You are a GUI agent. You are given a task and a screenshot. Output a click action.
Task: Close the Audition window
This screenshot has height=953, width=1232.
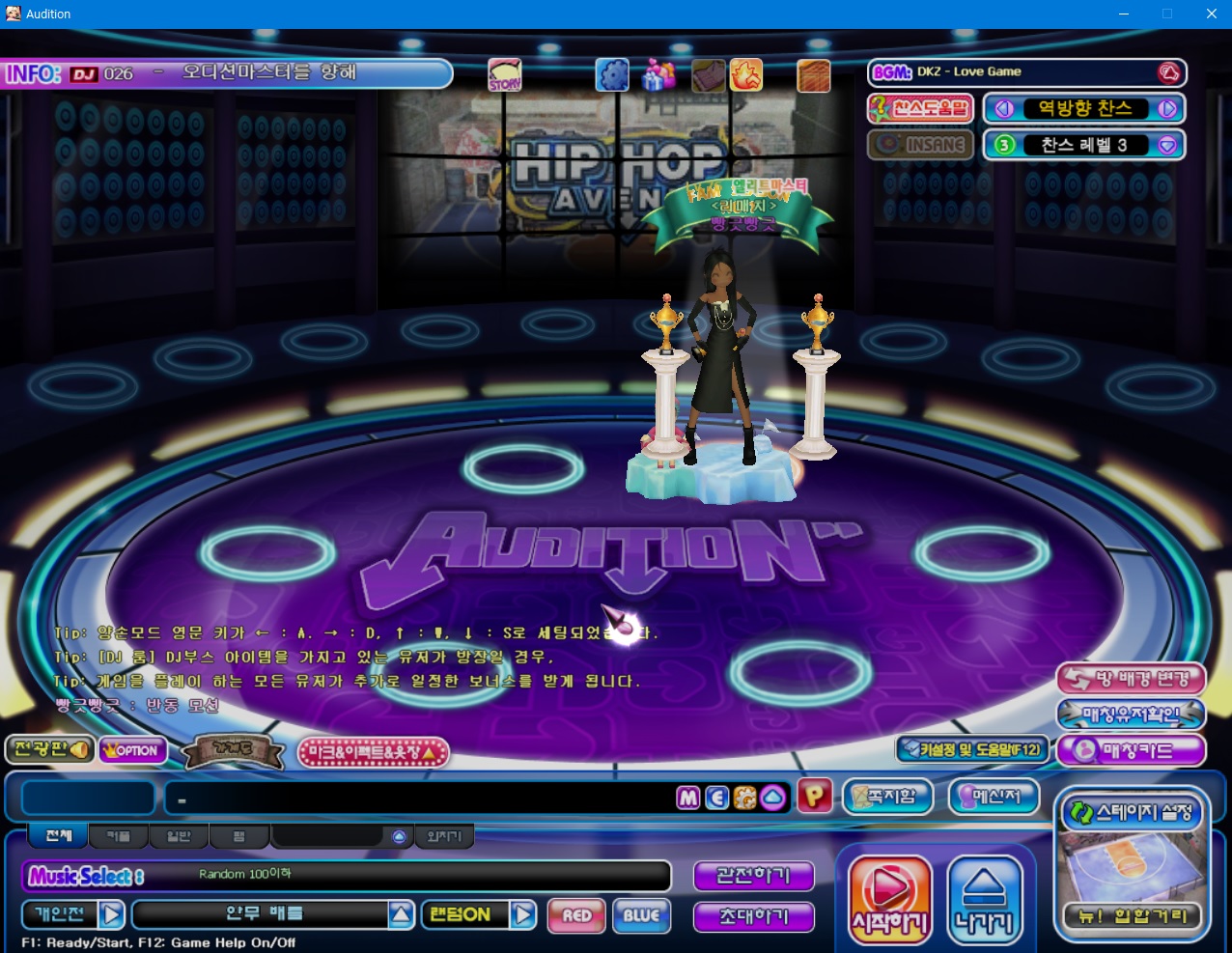click(x=1211, y=14)
